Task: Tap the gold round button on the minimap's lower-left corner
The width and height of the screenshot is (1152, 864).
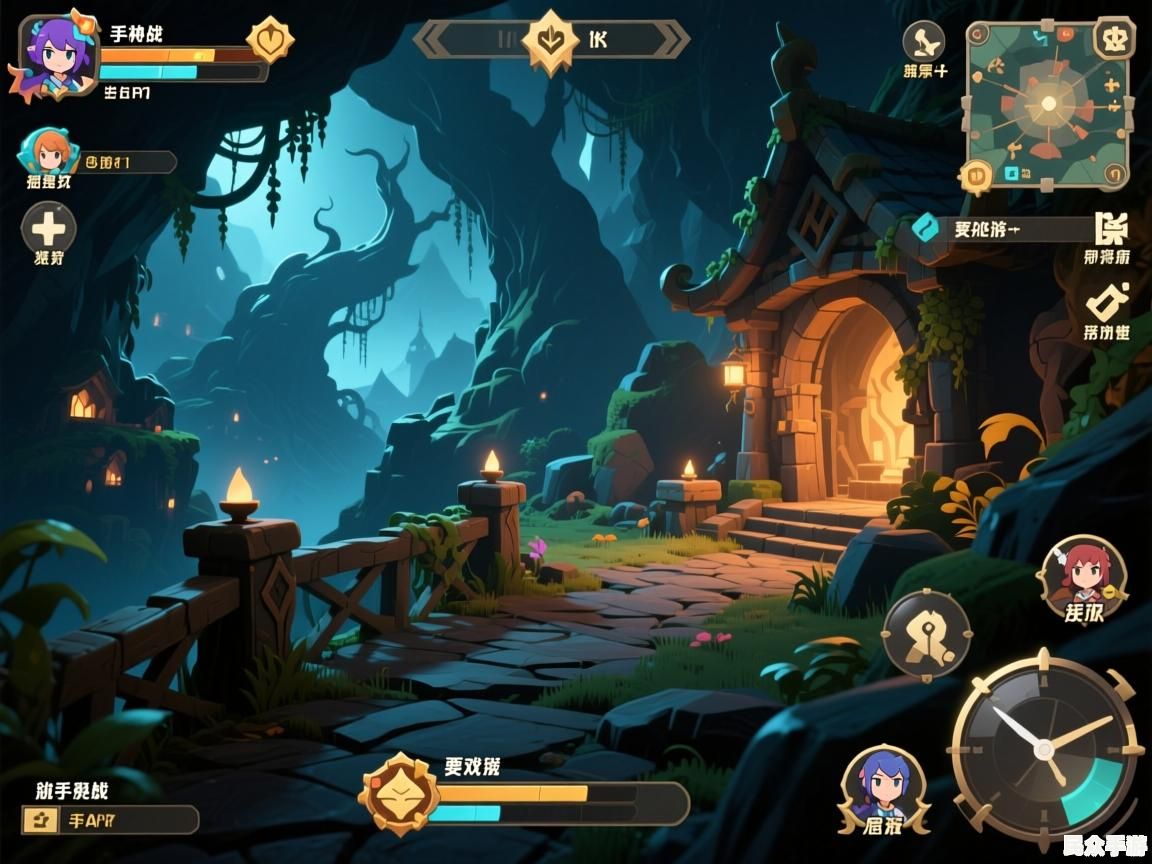Action: coord(975,176)
